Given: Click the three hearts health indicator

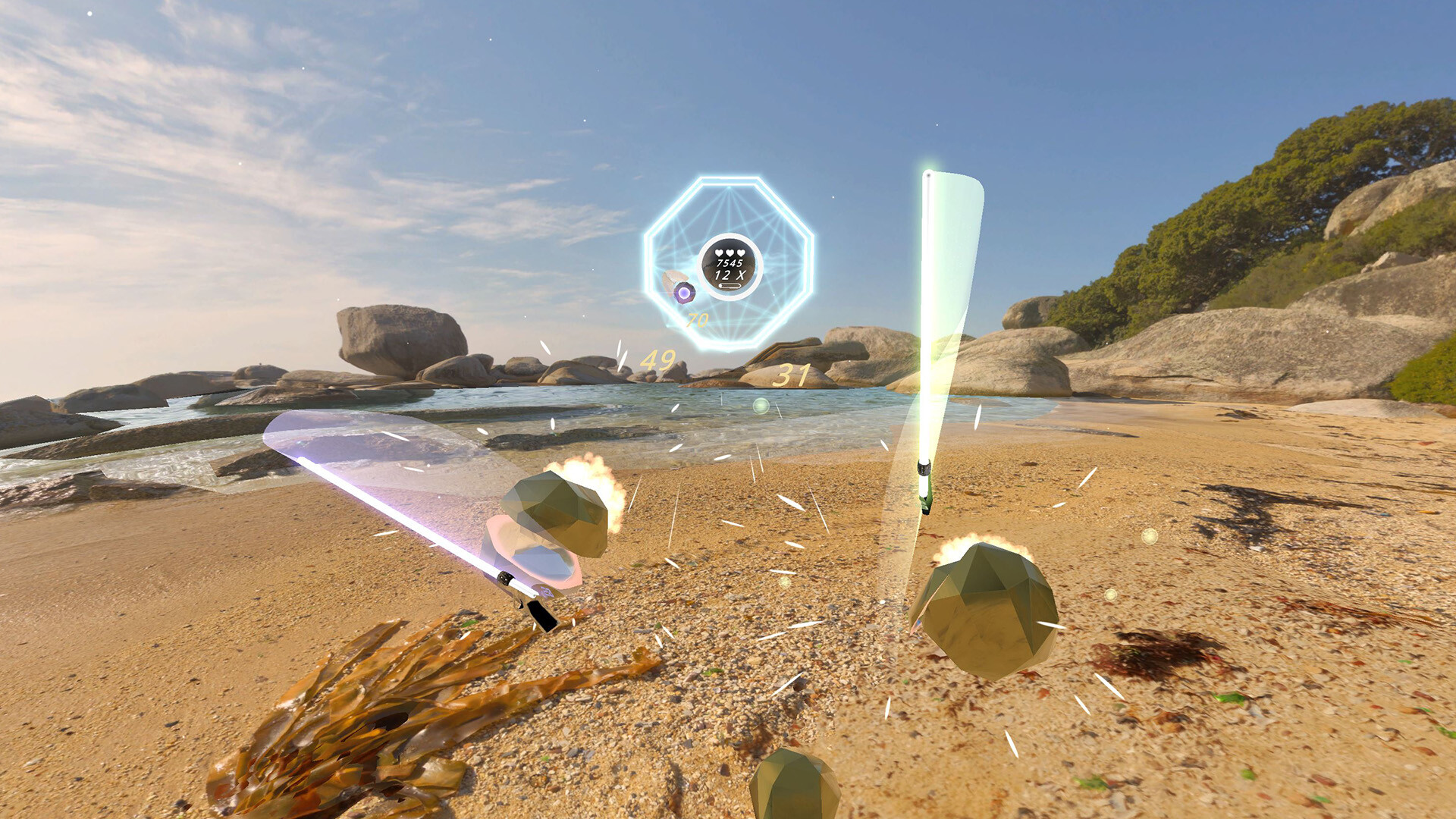Looking at the screenshot, I should click(730, 253).
